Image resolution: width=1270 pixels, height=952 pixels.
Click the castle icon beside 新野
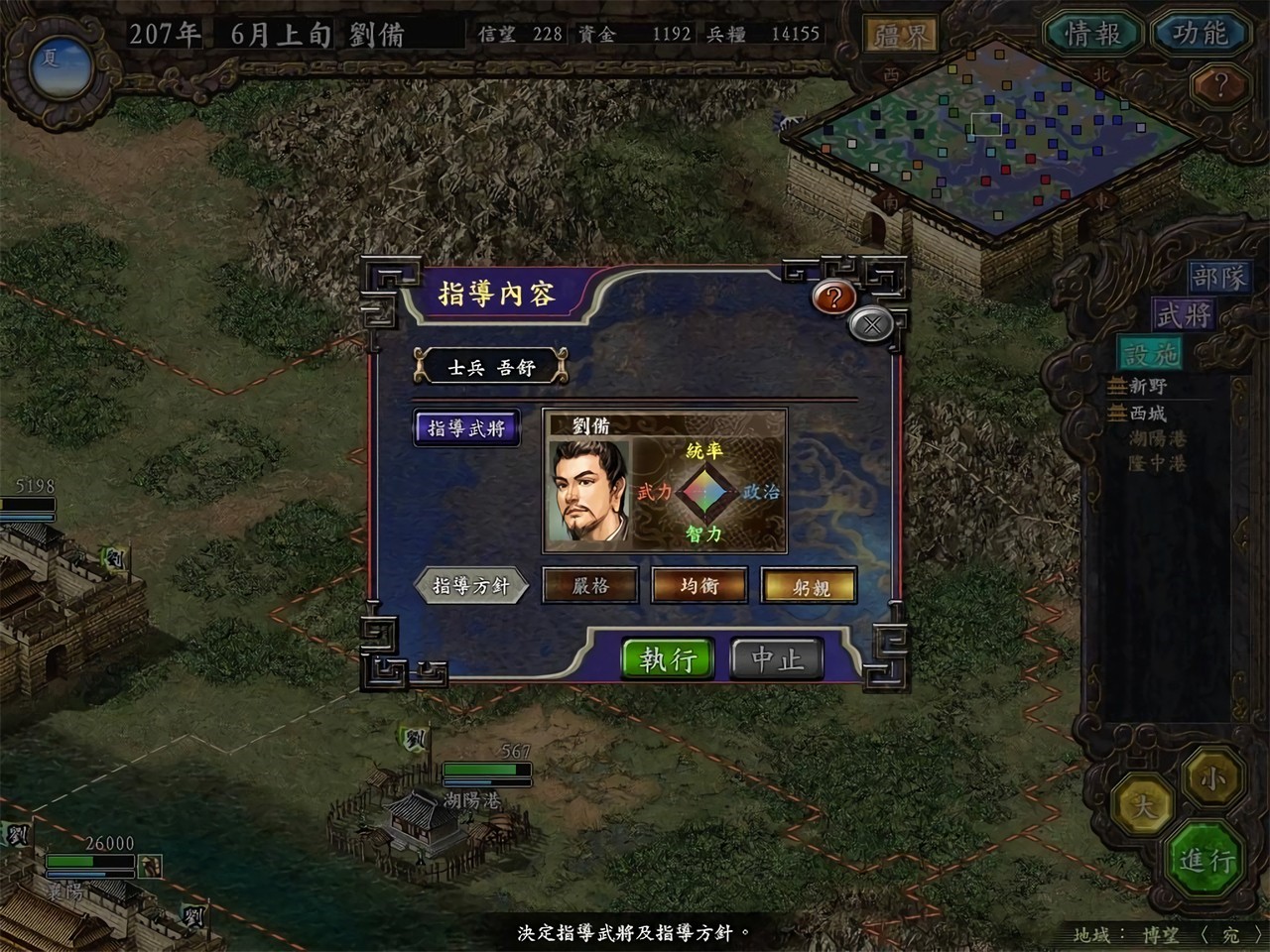click(x=1116, y=385)
